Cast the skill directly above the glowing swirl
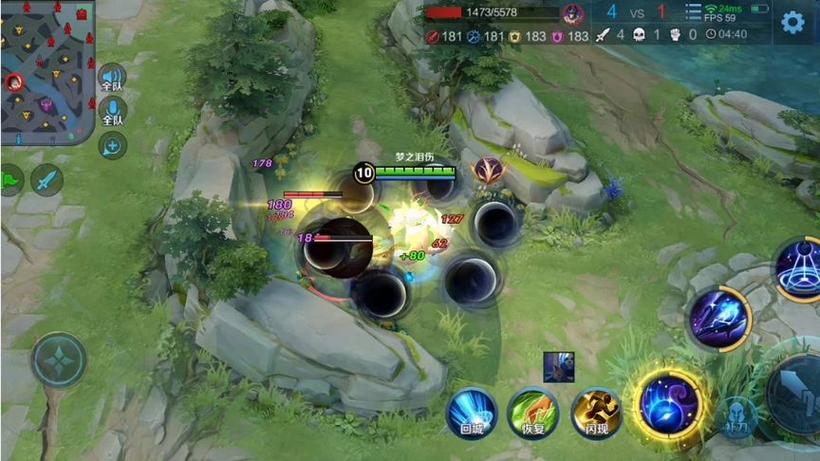The image size is (820, 461). click(x=719, y=319)
